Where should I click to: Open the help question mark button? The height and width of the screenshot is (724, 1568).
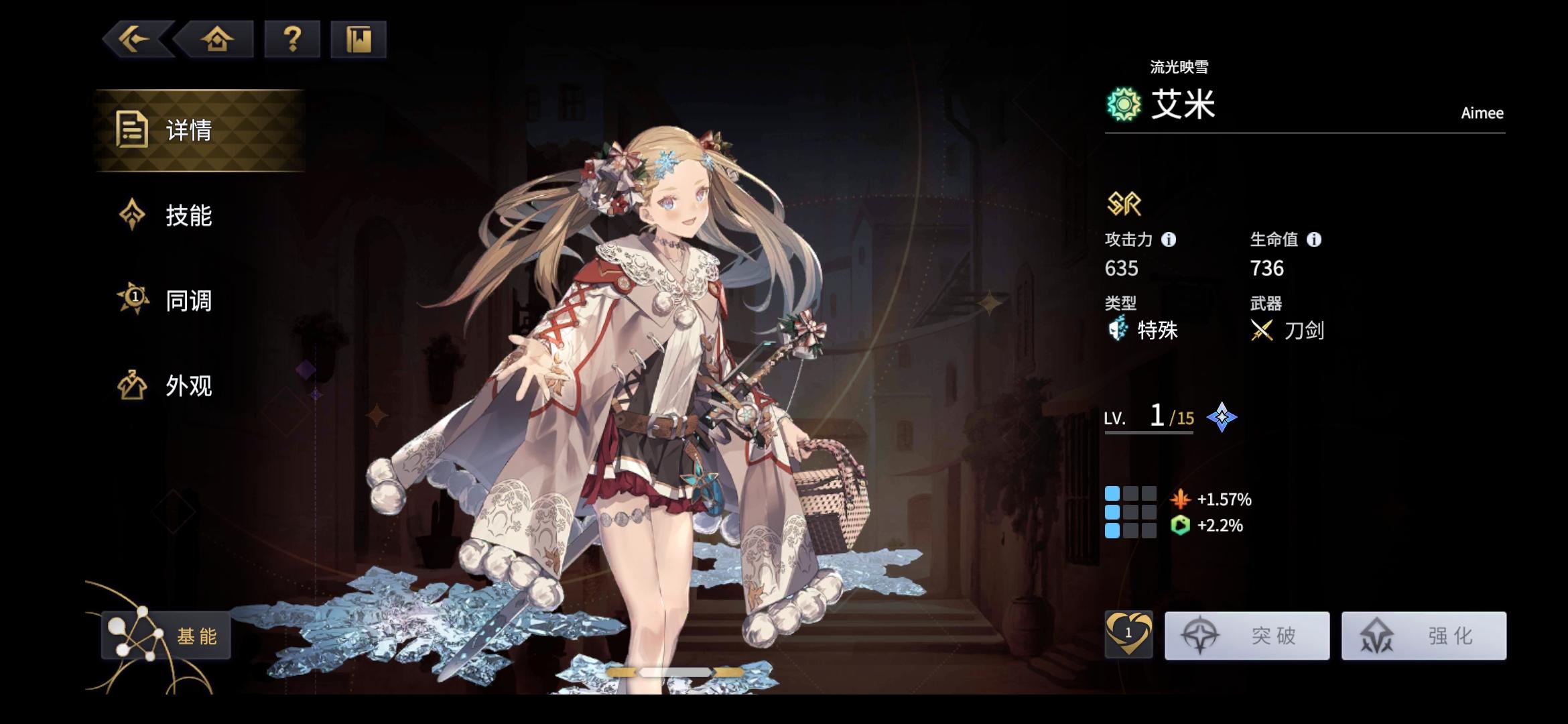point(292,40)
